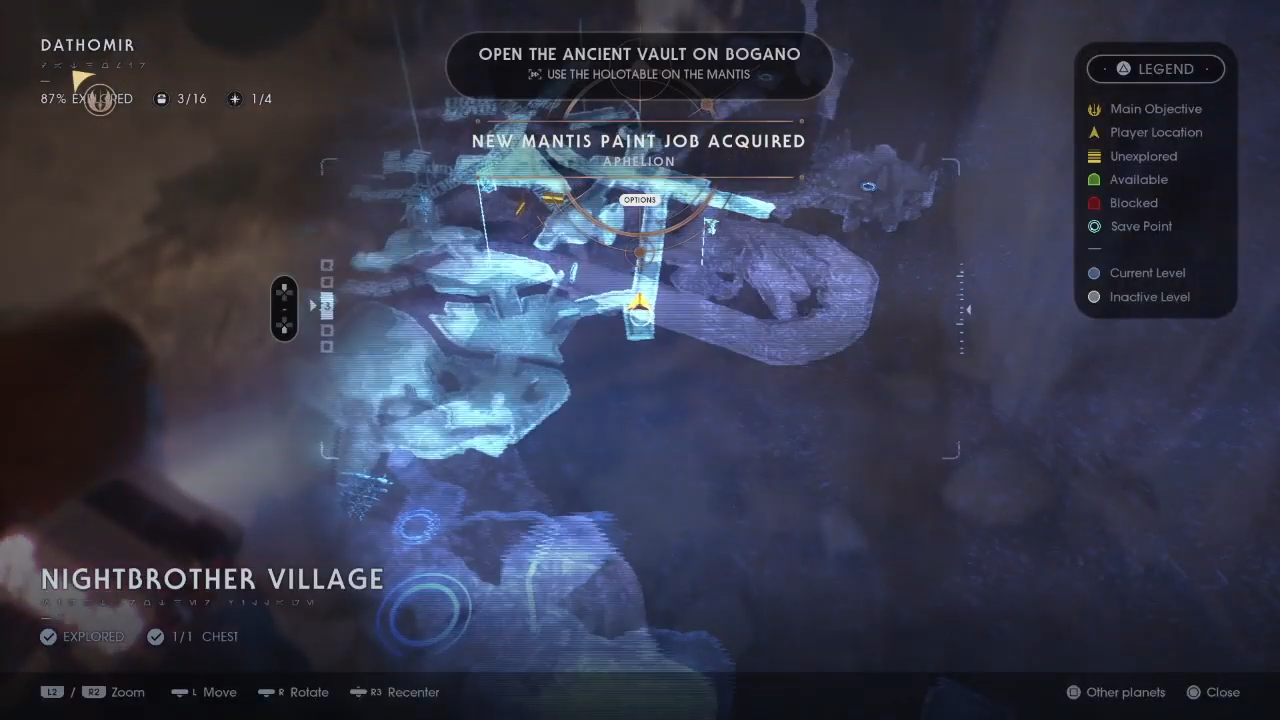Screen dimensions: 1280x720
Task: Click the 87% Explored progress indicator
Action: [x=87, y=99]
